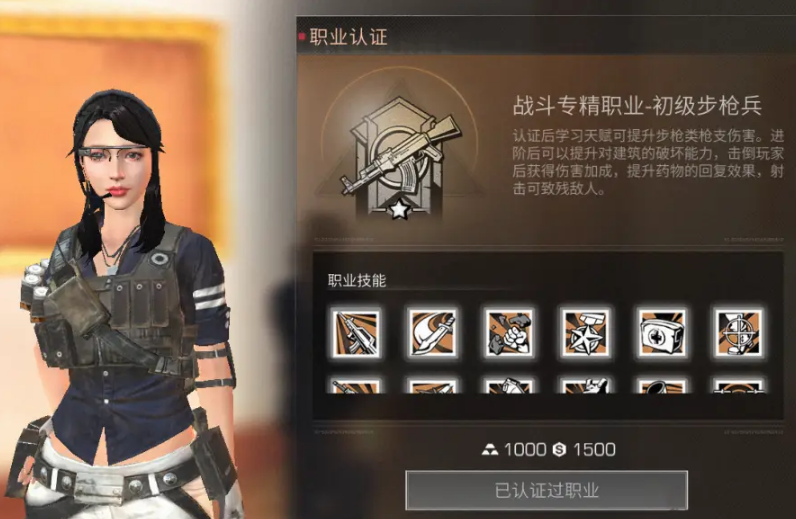This screenshot has width=796, height=519.
Task: Select the crosshair target skill icon
Action: tap(738, 333)
